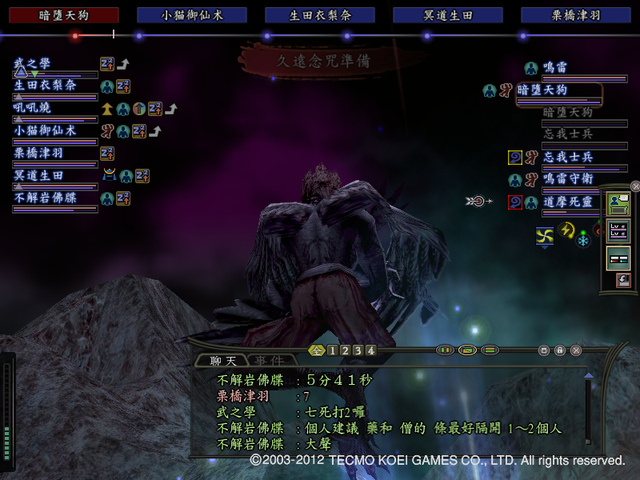Select the 冥道生田 turn-order tab
This screenshot has height=480, width=640.
447,15
